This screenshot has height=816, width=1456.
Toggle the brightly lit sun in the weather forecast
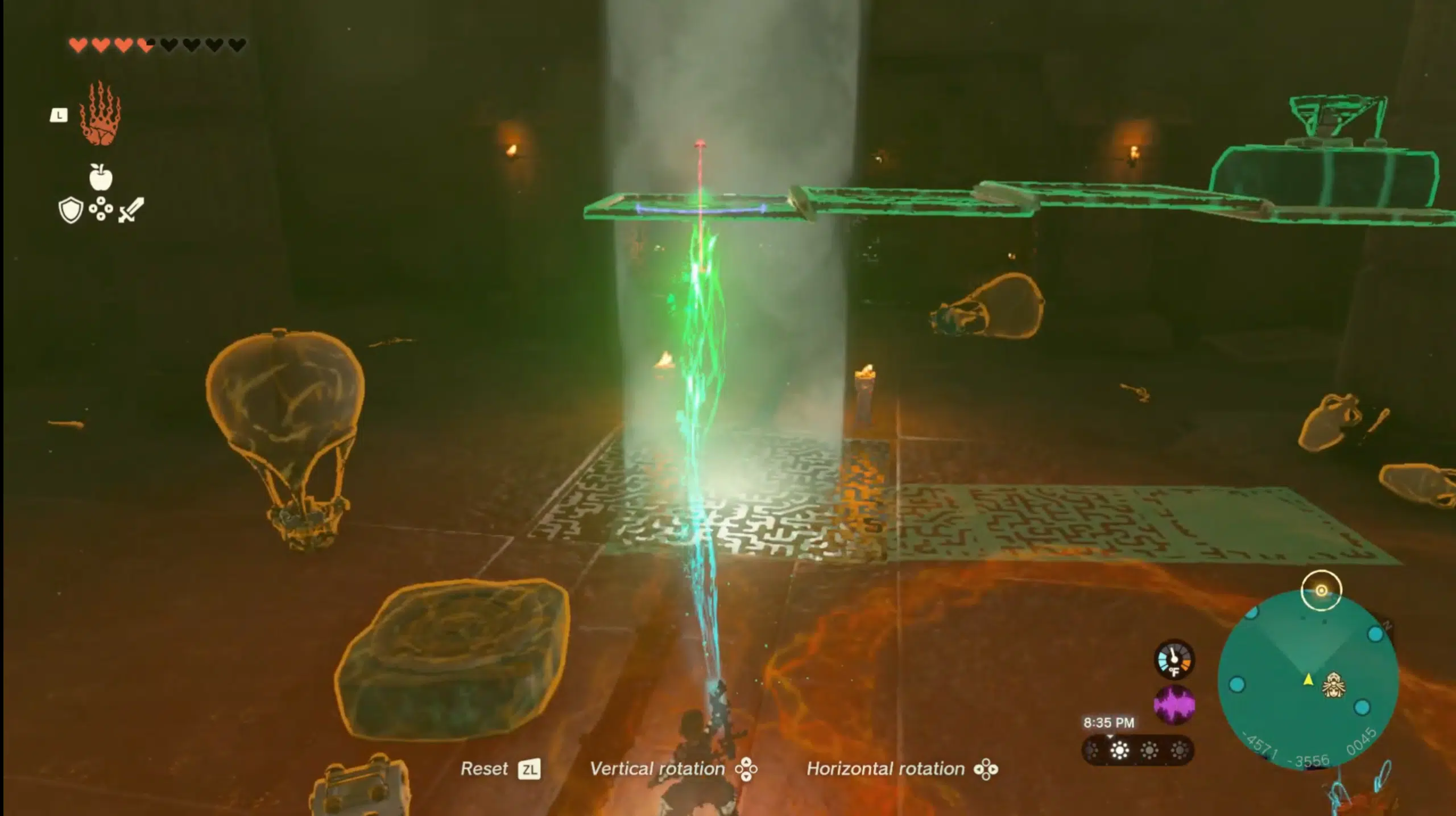point(1119,751)
